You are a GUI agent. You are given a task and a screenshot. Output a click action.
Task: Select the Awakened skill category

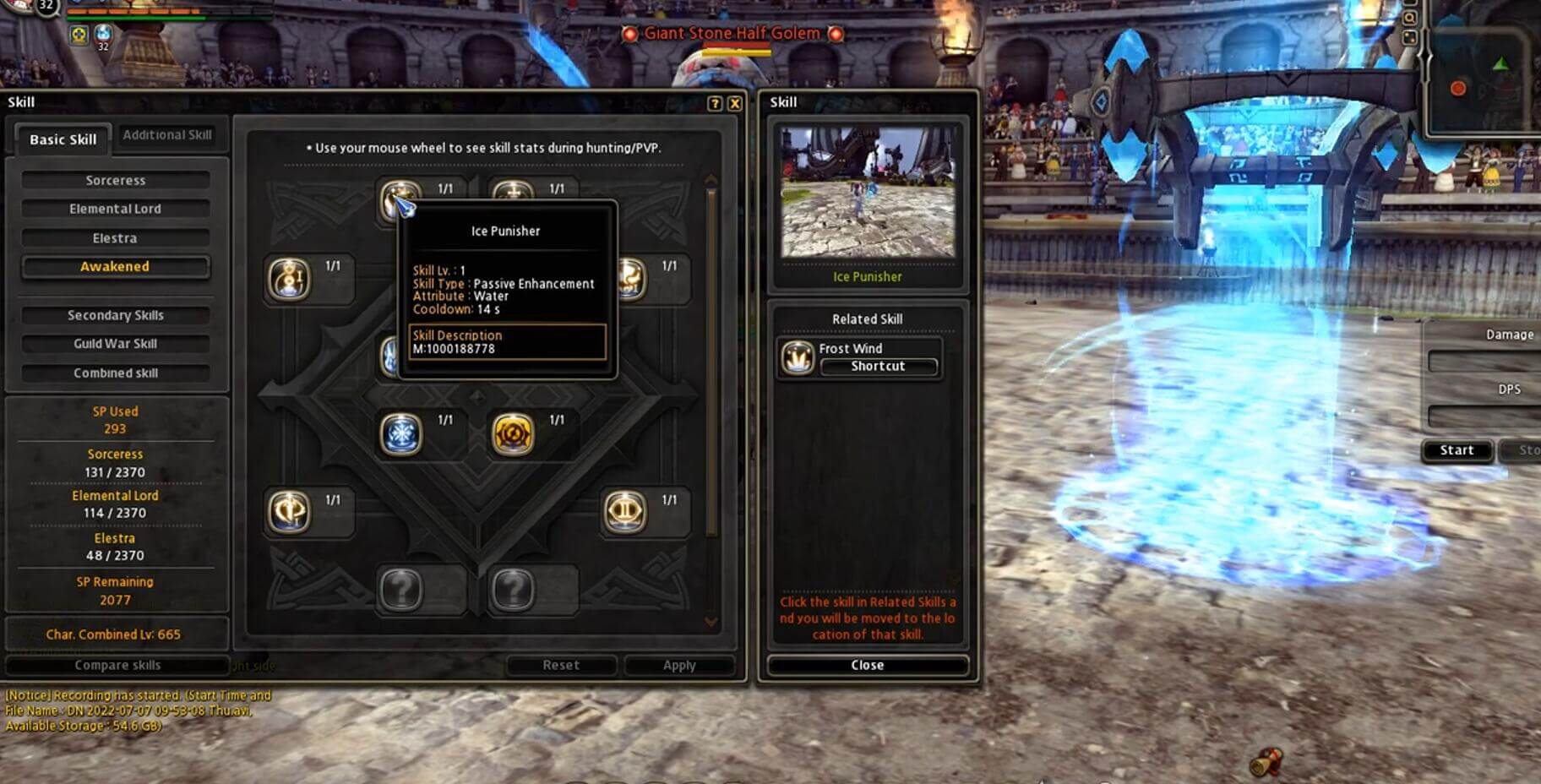(116, 267)
